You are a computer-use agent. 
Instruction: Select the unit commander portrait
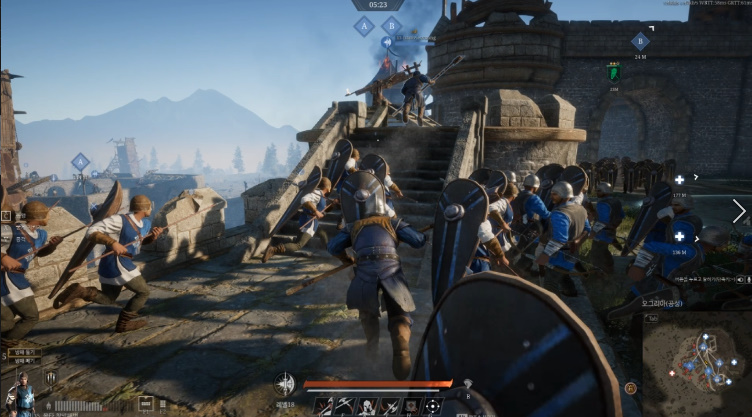pyautogui.click(x=20, y=395)
